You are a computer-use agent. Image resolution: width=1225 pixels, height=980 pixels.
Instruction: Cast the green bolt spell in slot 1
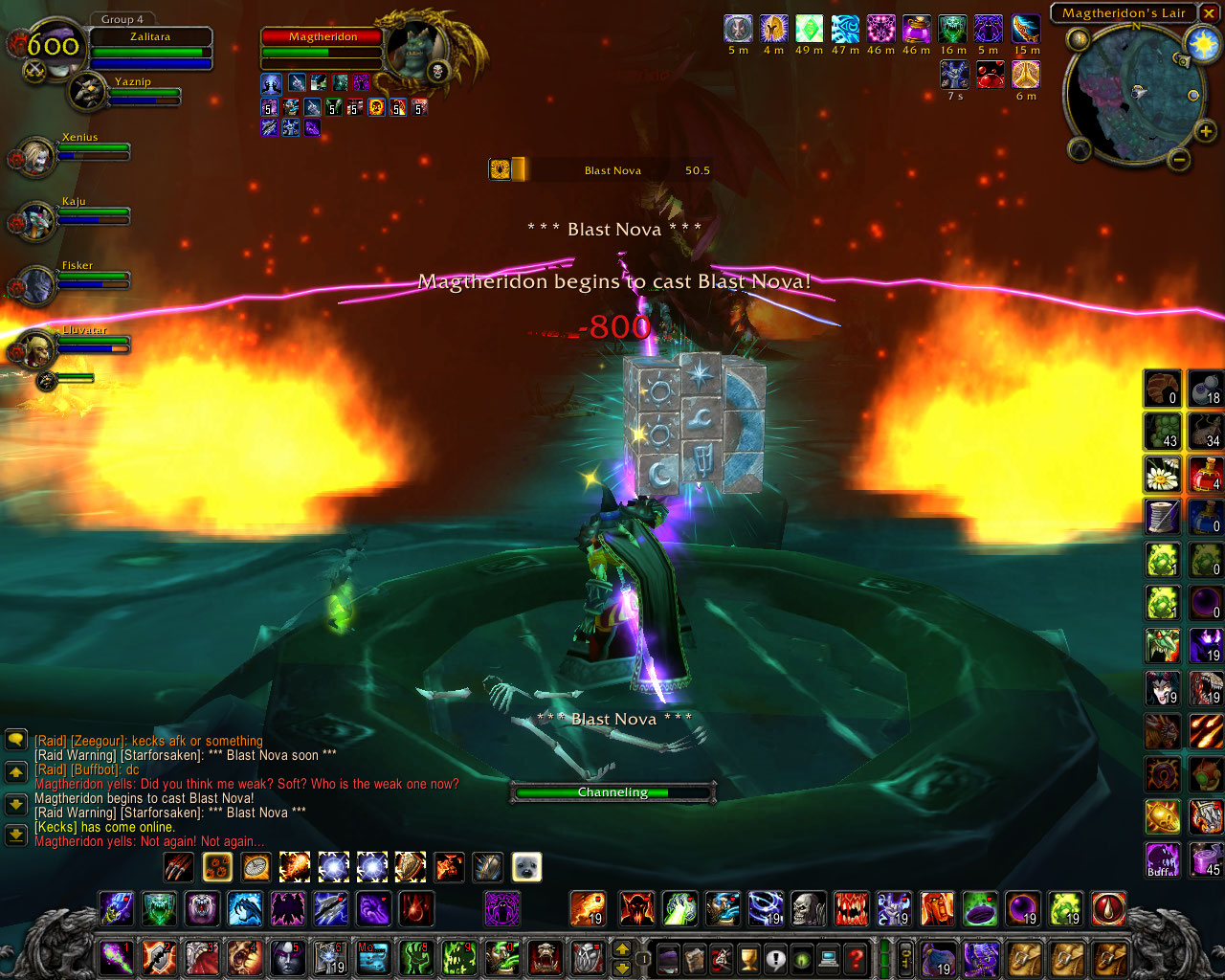point(116,957)
